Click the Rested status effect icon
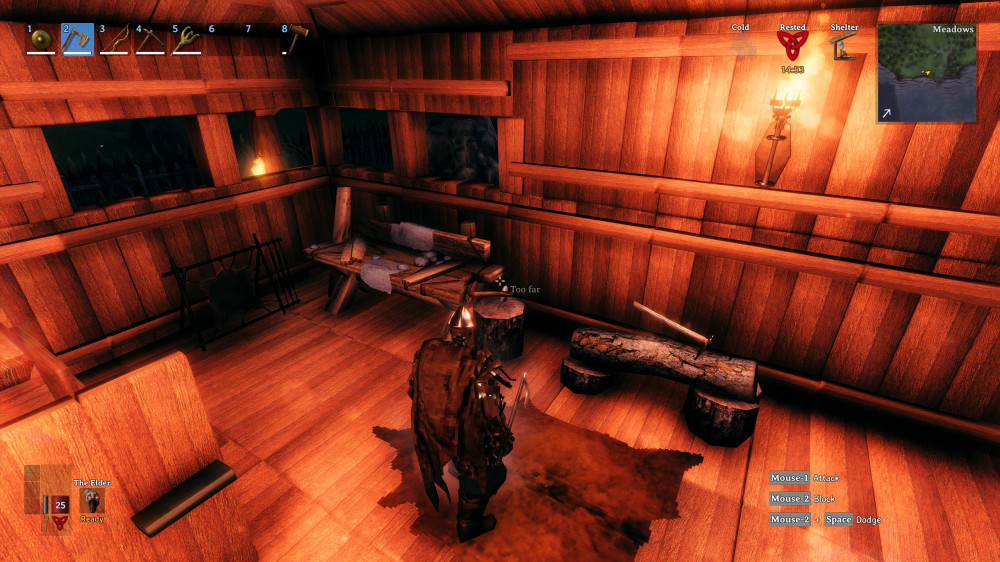This screenshot has width=1000, height=562. [792, 45]
